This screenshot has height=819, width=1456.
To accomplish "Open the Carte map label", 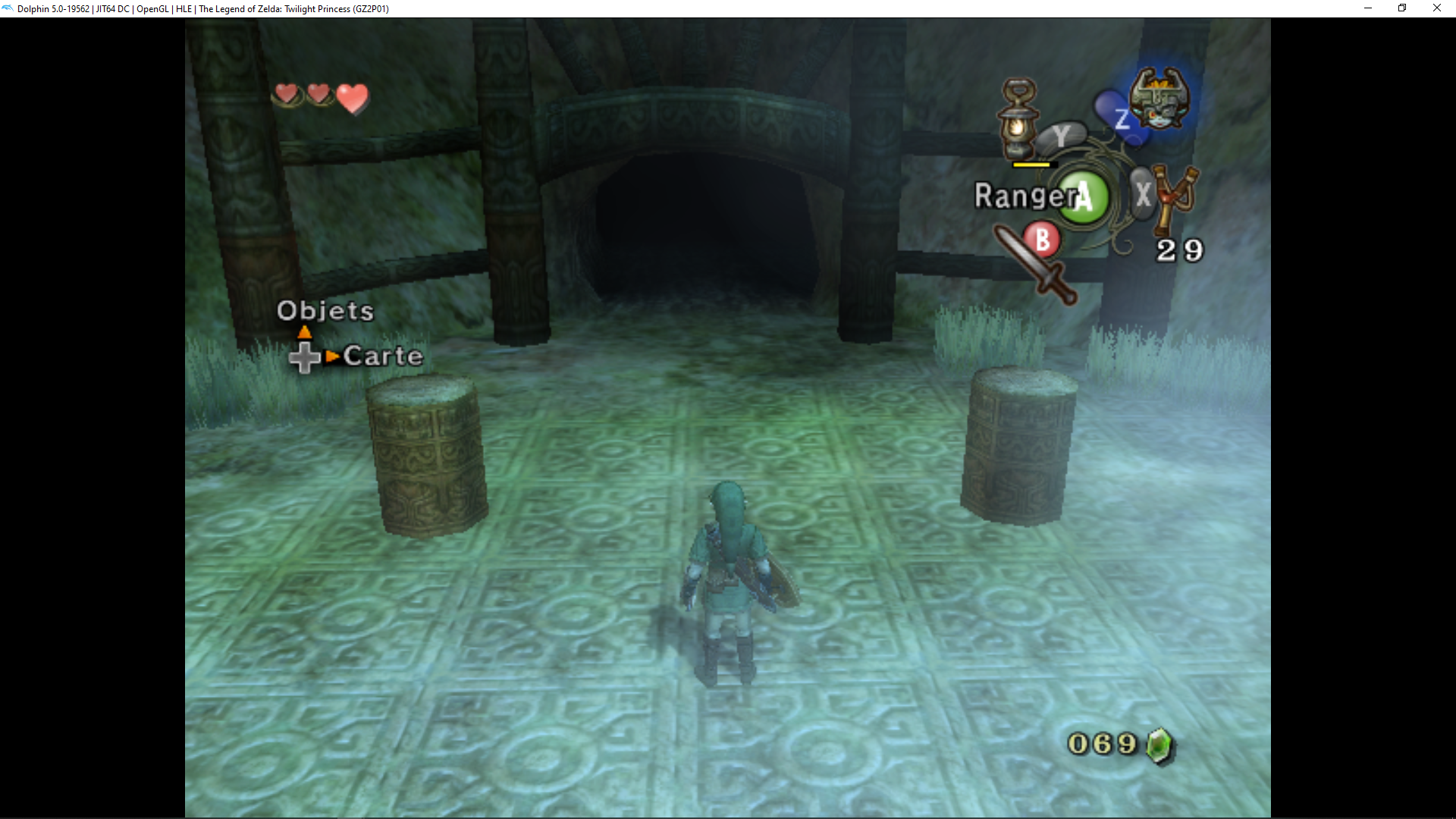I will point(383,356).
